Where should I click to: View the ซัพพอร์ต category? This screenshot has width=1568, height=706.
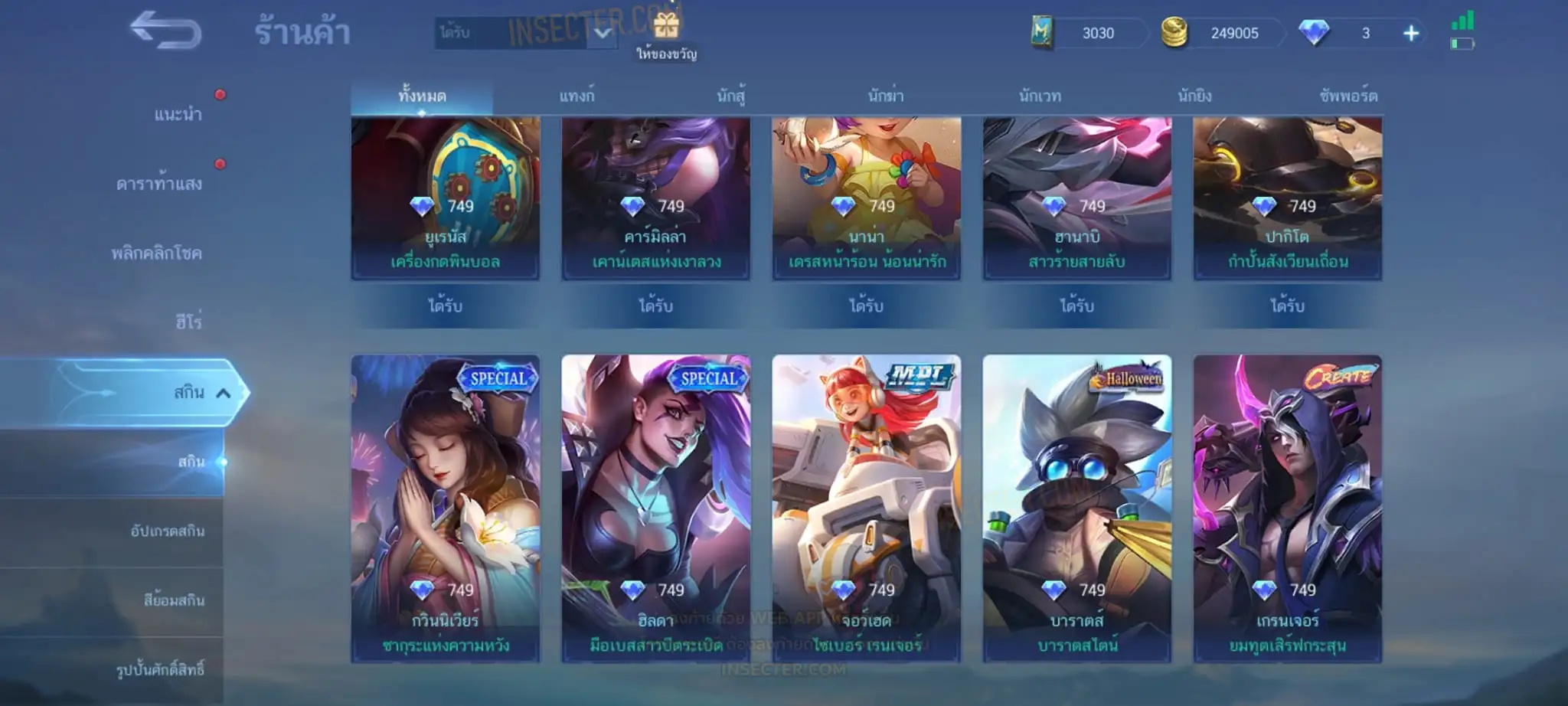[1348, 96]
